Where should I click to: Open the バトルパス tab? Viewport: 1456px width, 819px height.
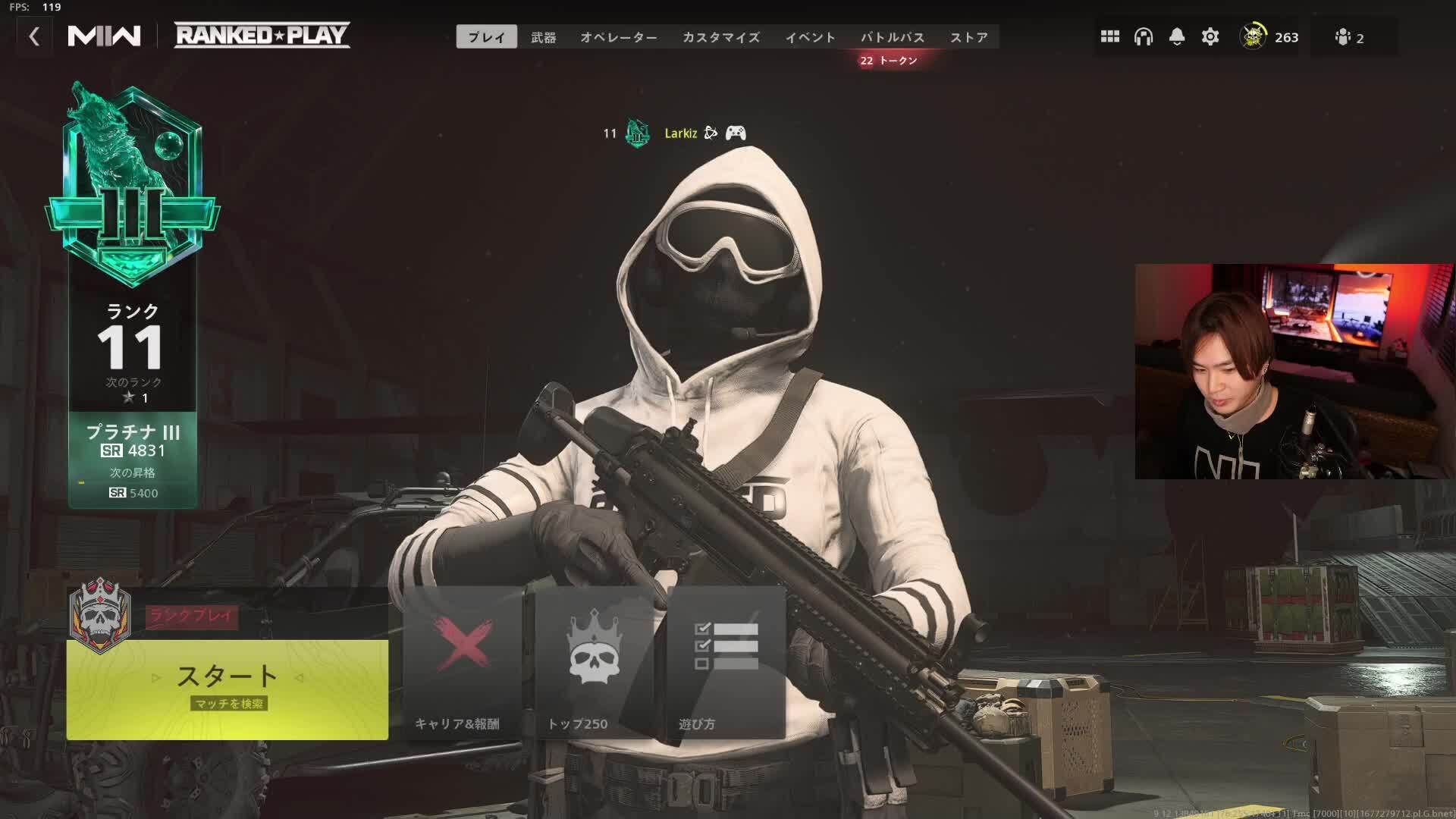coord(893,36)
